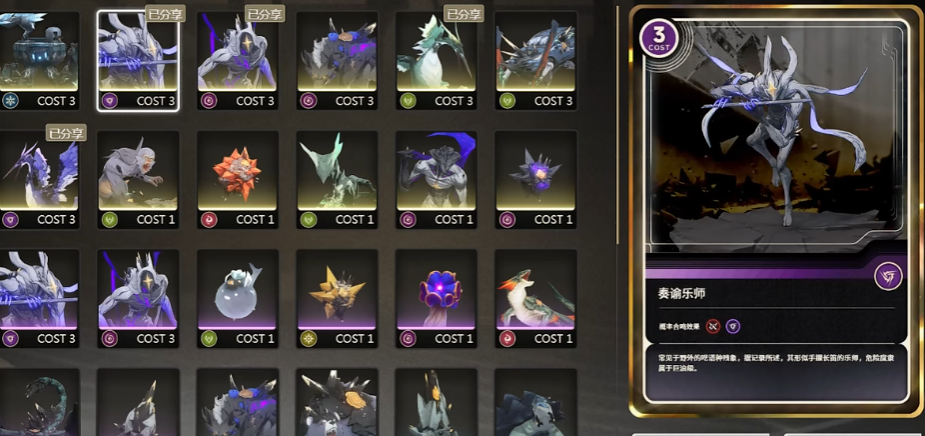Click the purple sonata effect icon

coord(733,325)
